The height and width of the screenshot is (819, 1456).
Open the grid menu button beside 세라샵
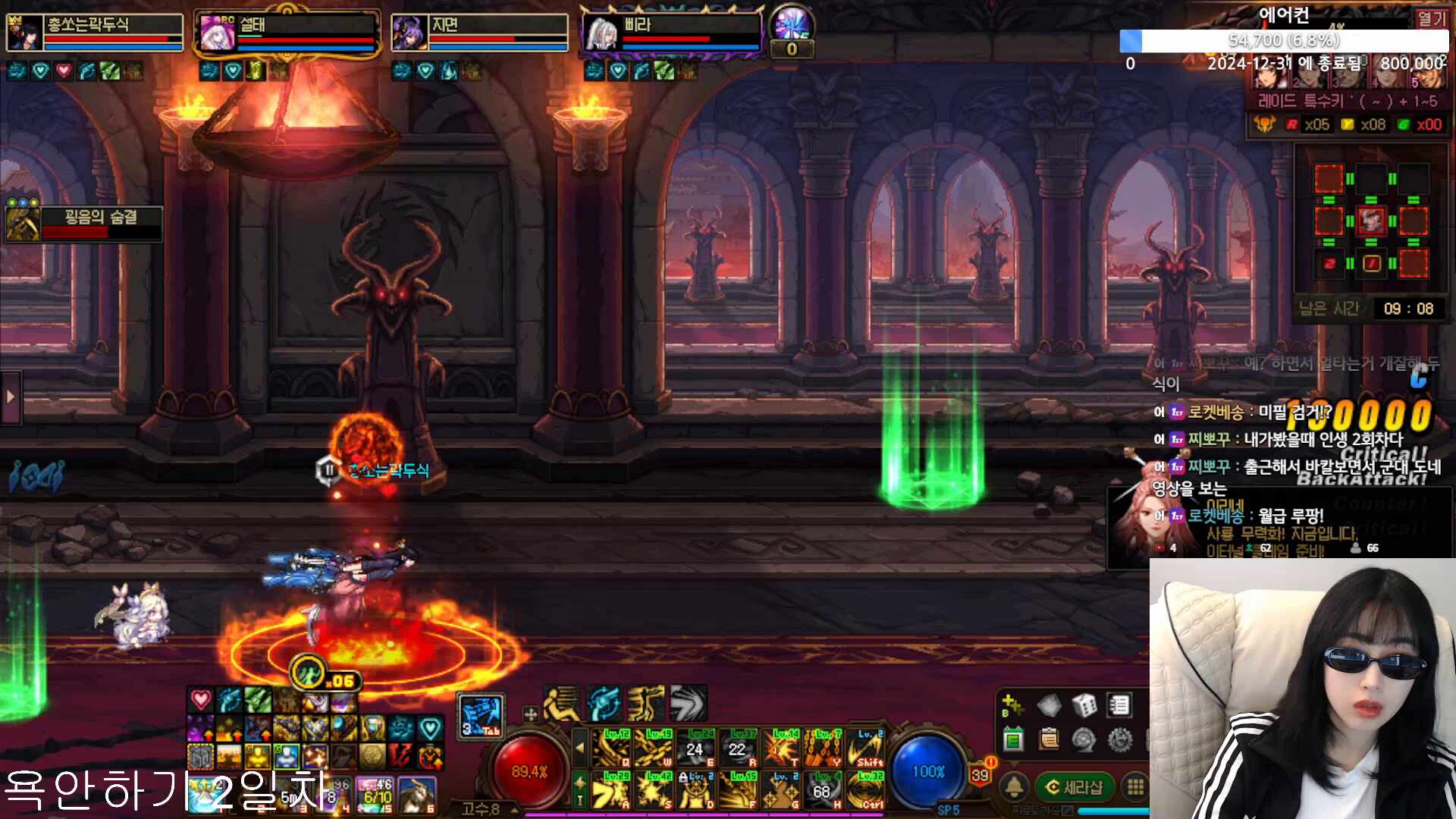(1135, 788)
